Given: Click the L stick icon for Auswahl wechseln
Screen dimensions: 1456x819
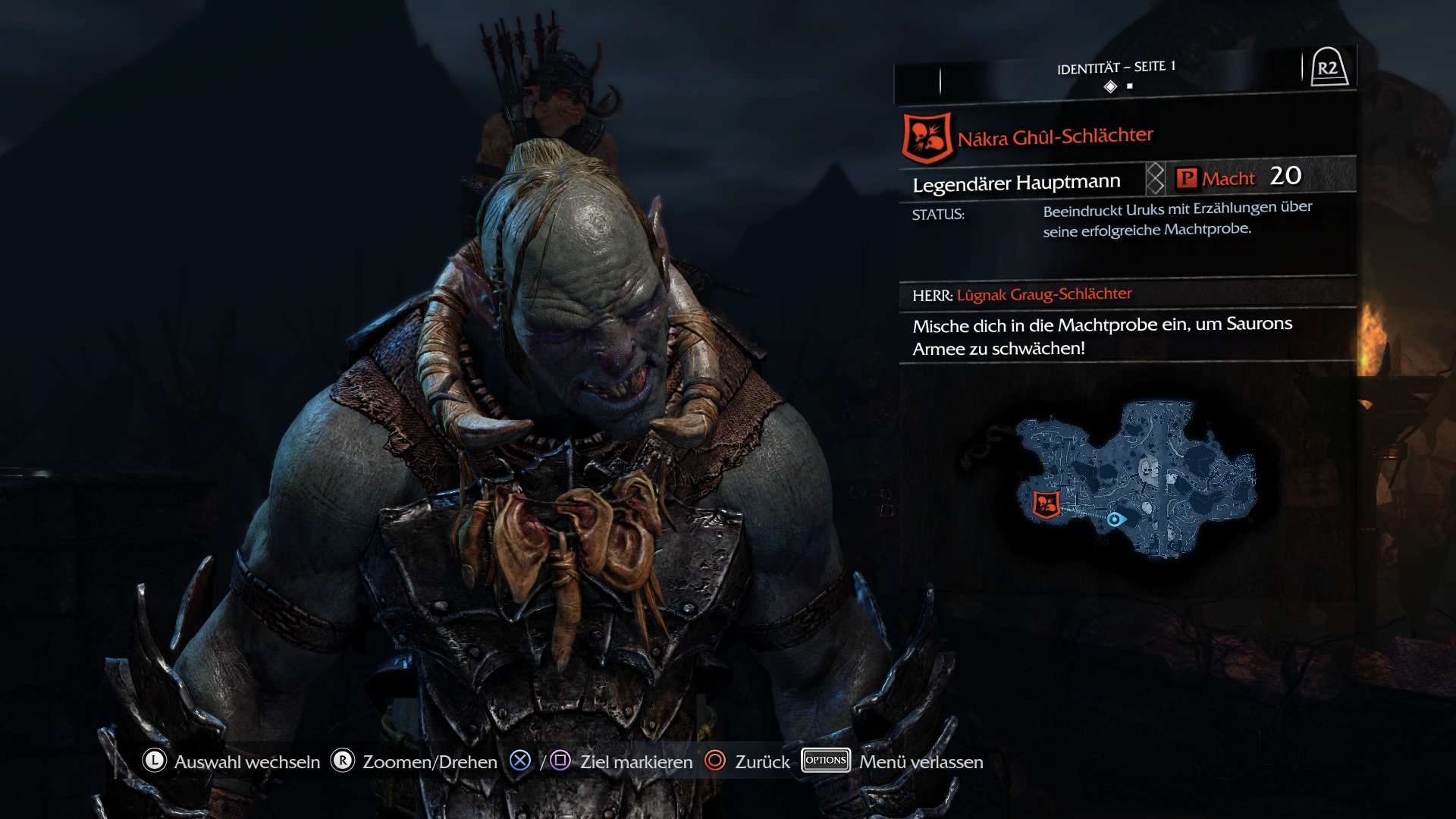Looking at the screenshot, I should [x=154, y=762].
